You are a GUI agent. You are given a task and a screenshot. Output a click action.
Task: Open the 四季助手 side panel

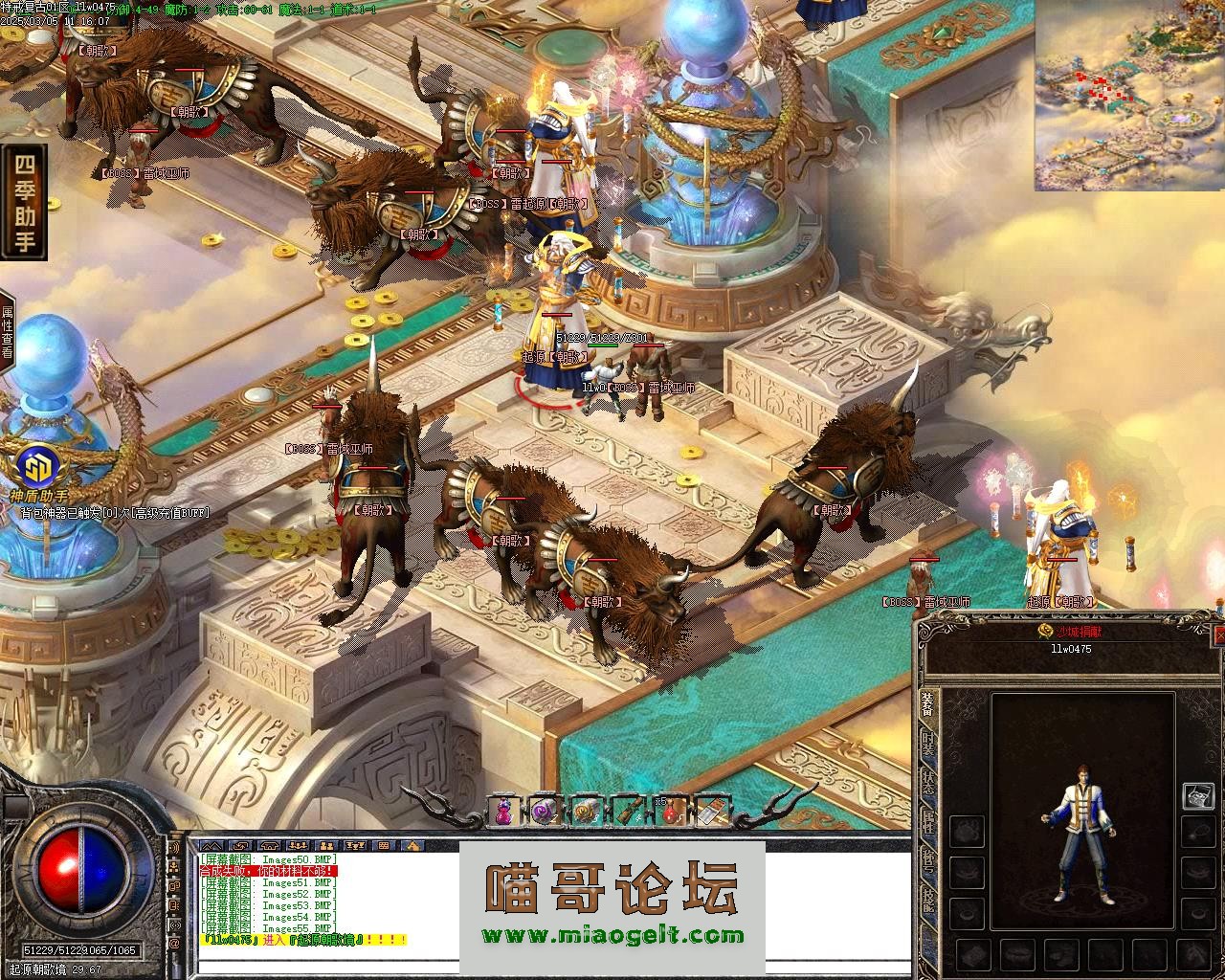[25, 202]
